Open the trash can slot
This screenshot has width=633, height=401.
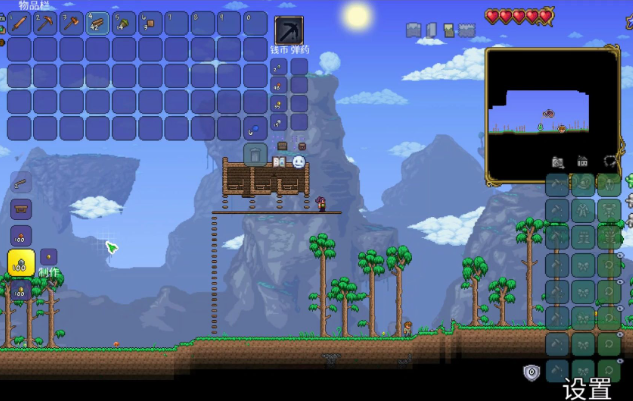(x=255, y=153)
